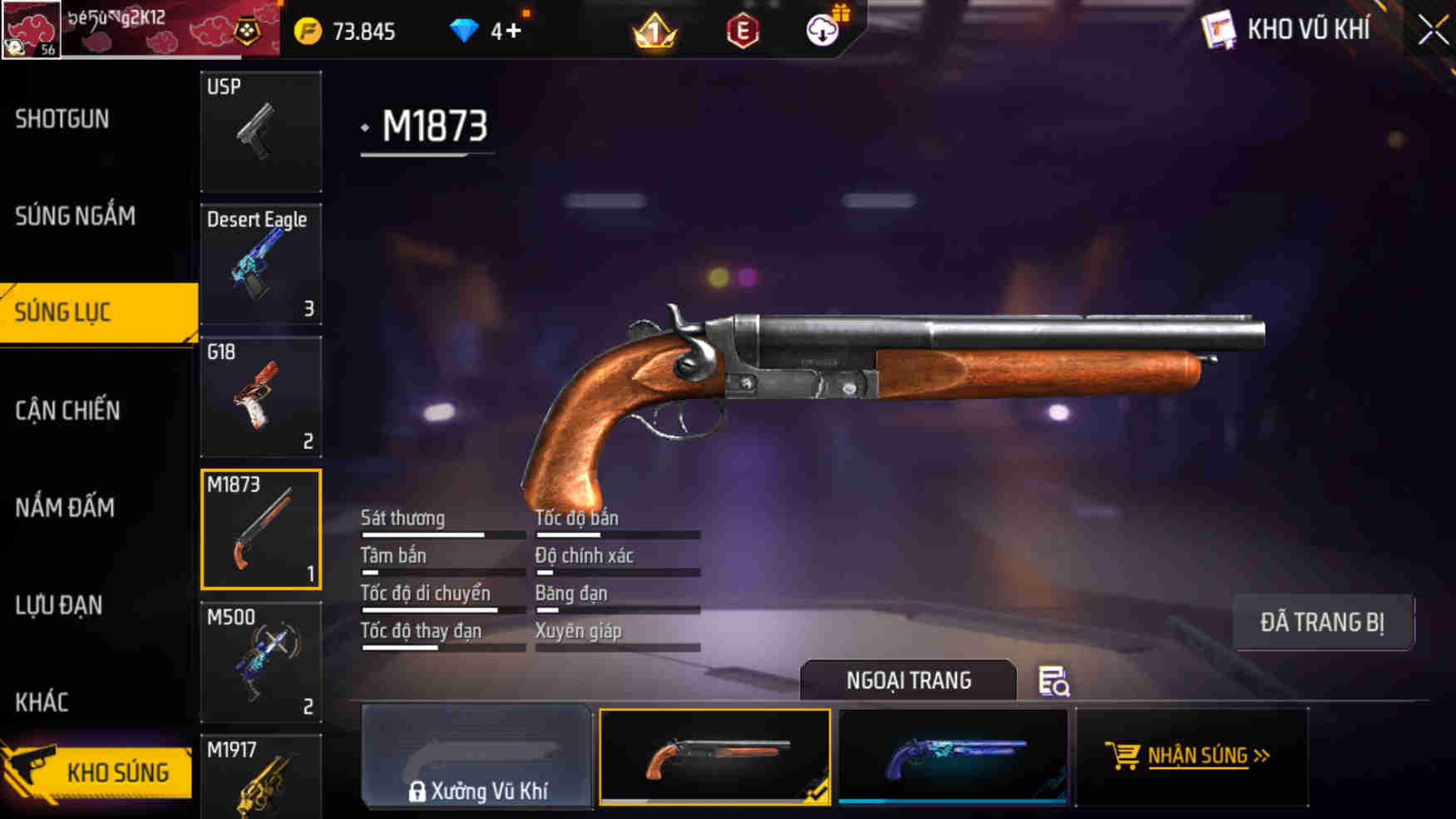This screenshot has width=1456, height=819.
Task: Open the rank badge icon
Action: (x=652, y=32)
